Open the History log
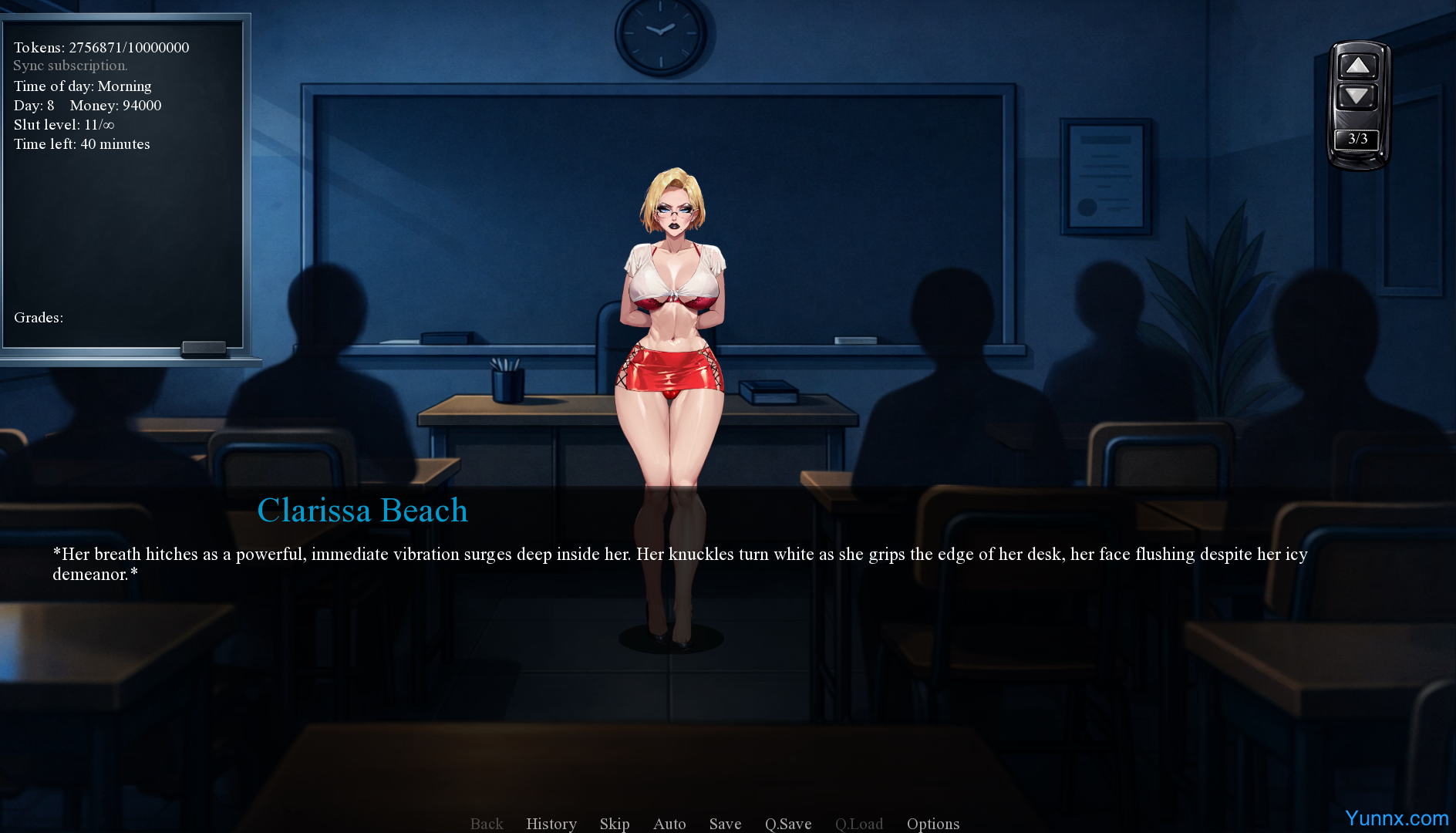Image resolution: width=1456 pixels, height=833 pixels. click(551, 824)
